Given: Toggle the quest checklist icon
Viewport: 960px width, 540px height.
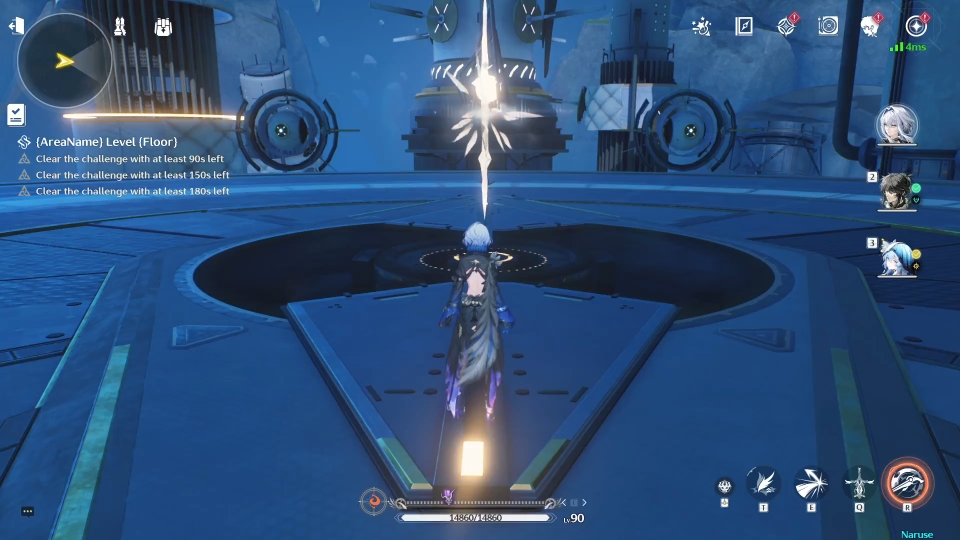Looking at the screenshot, I should click(x=16, y=115).
